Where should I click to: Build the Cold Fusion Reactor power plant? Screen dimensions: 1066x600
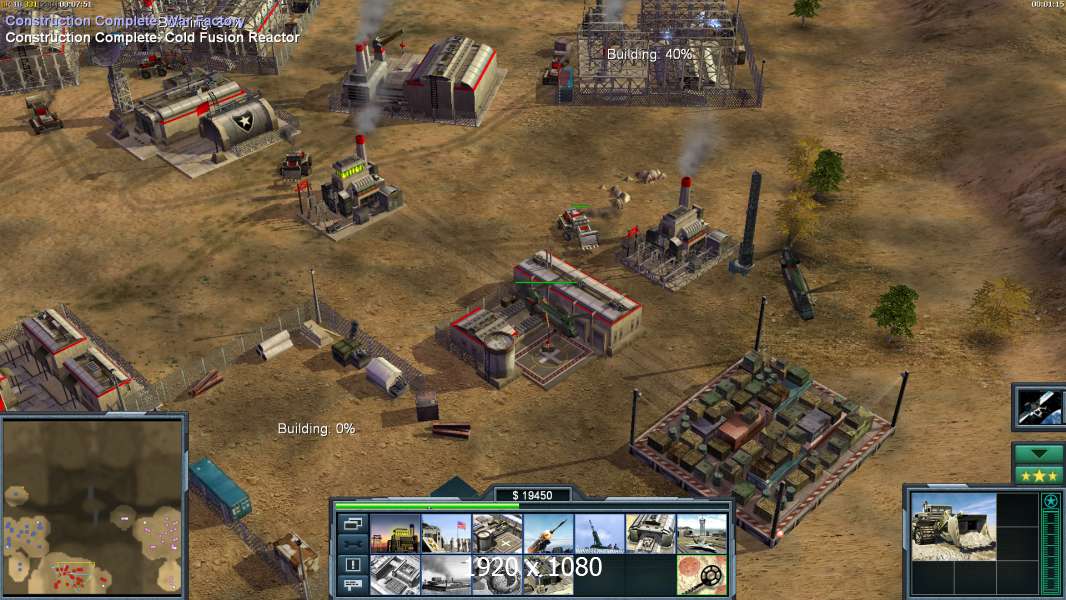[x=395, y=534]
